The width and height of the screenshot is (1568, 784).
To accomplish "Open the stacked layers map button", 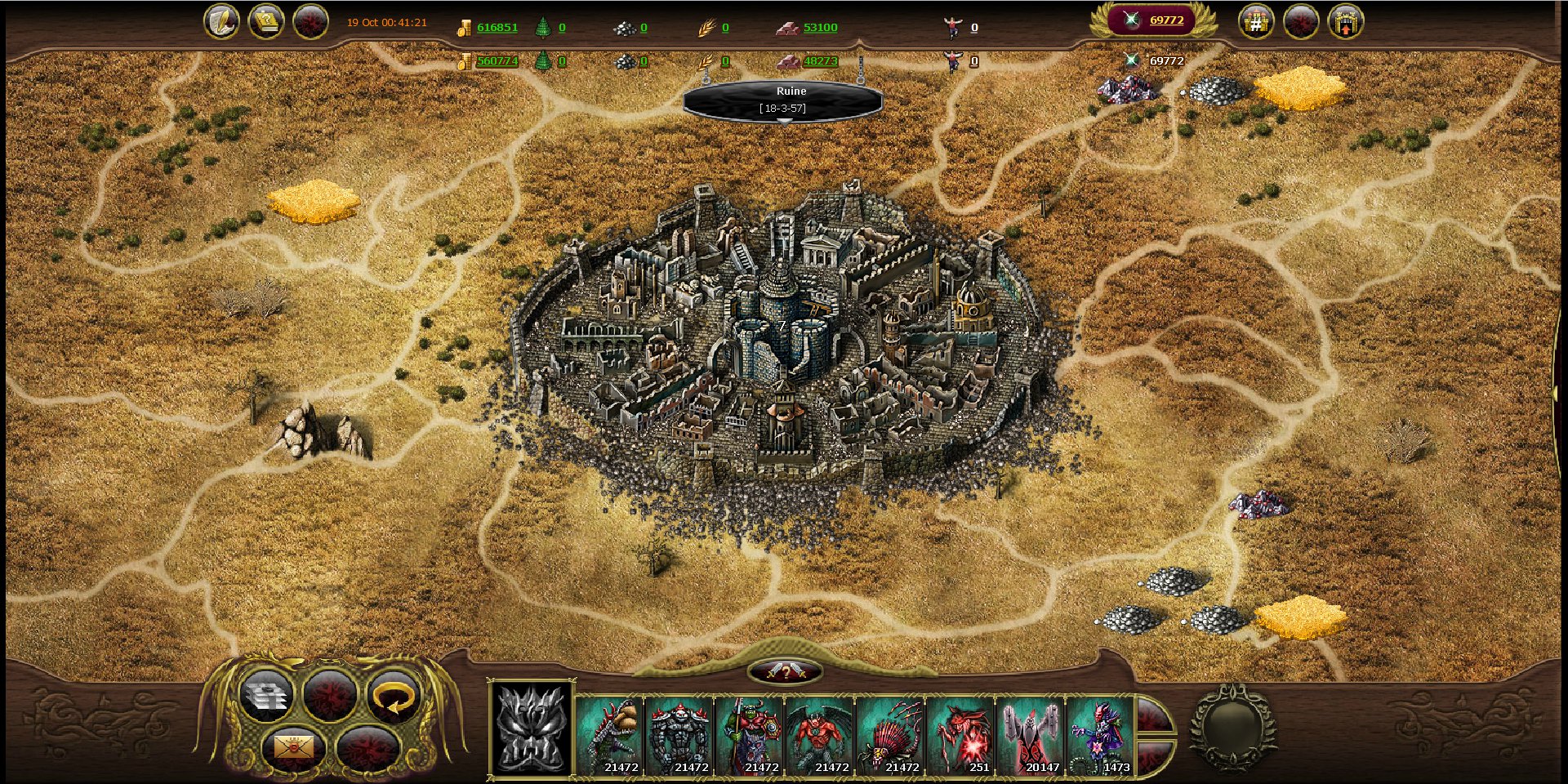I will click(x=266, y=697).
